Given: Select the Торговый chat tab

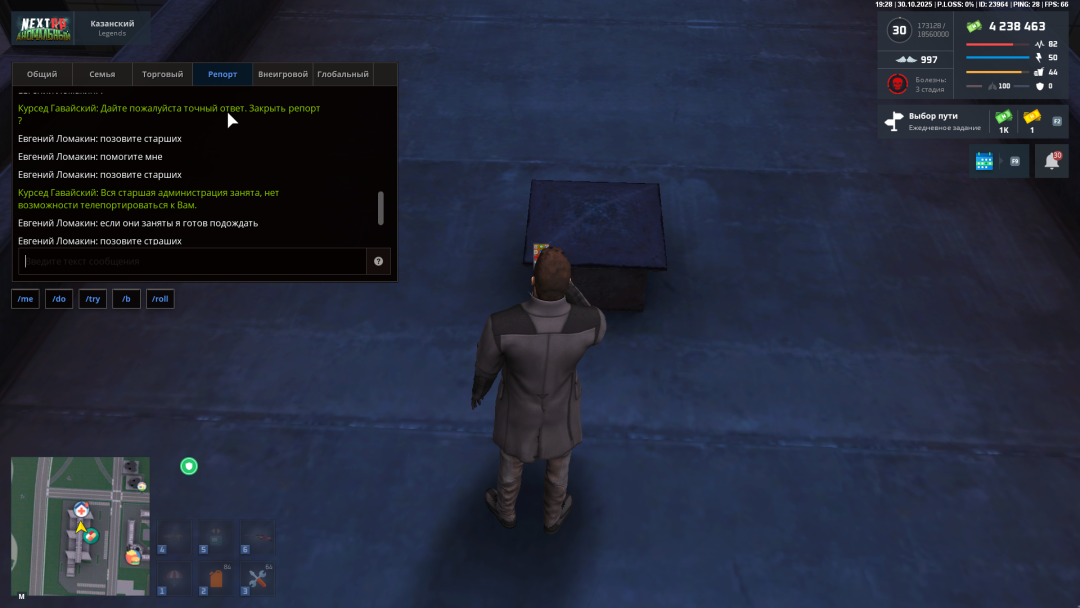Looking at the screenshot, I should pyautogui.click(x=162, y=74).
